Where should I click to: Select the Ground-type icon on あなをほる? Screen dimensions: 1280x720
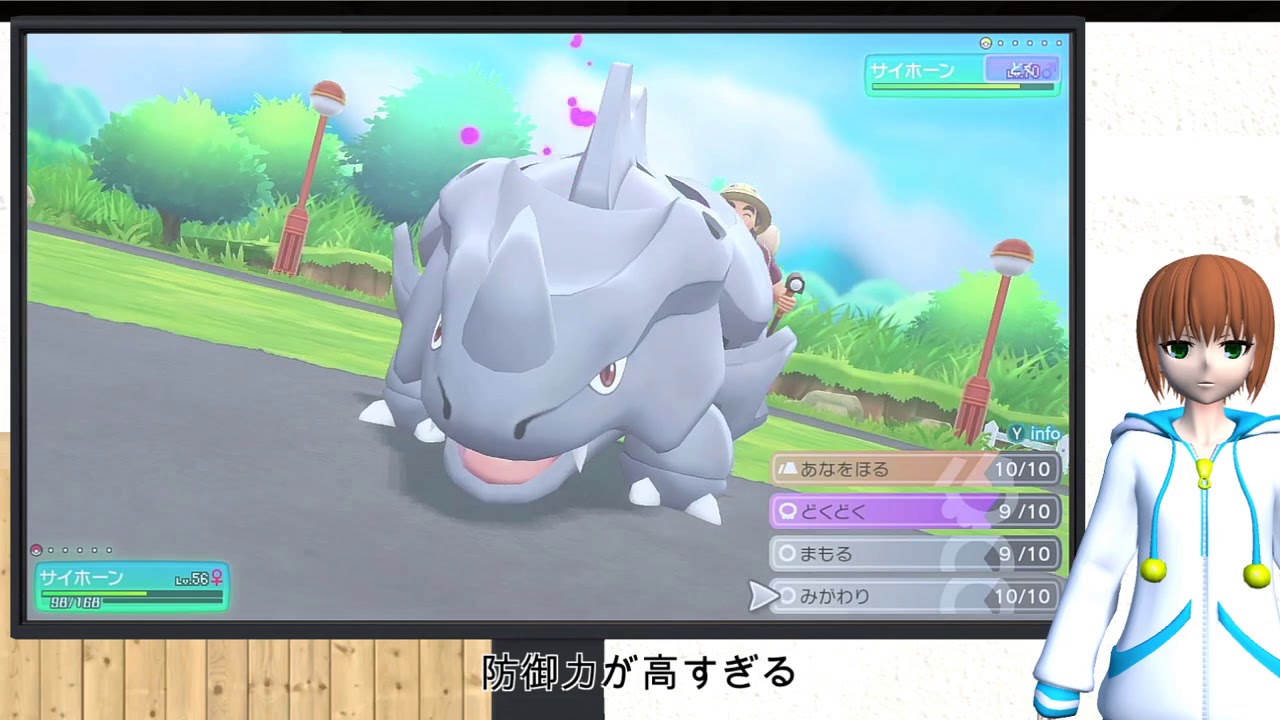click(787, 468)
